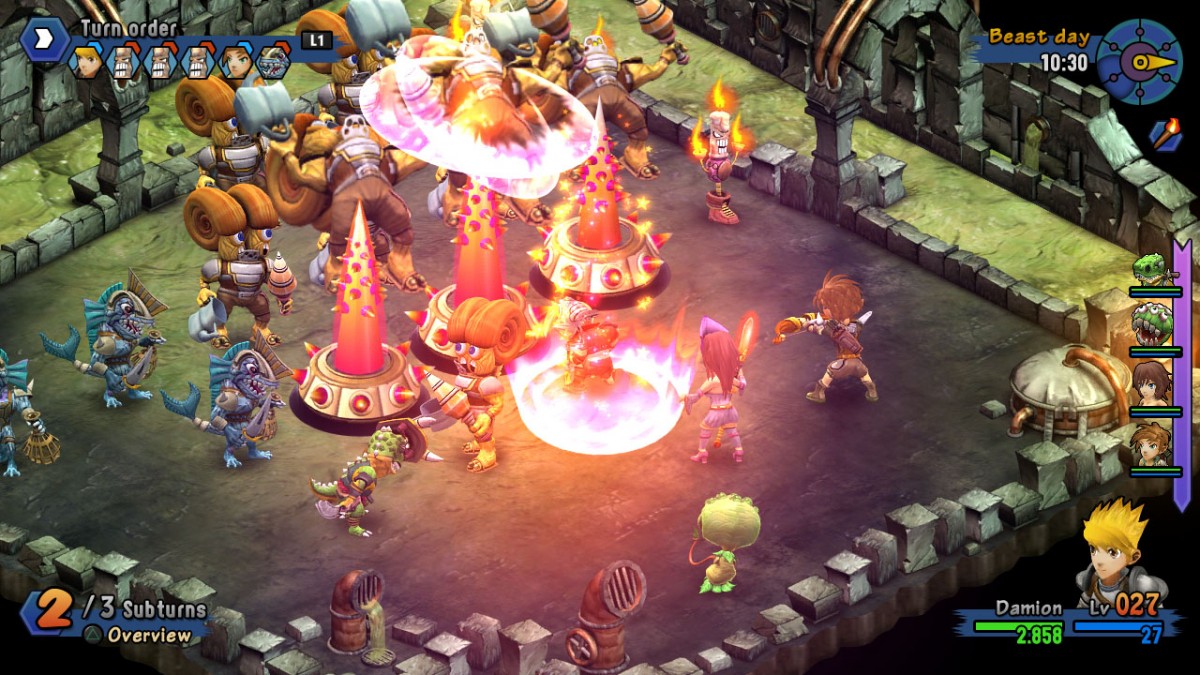This screenshot has width=1200, height=675.
Task: Open the subturns Overview
Action: point(148,635)
